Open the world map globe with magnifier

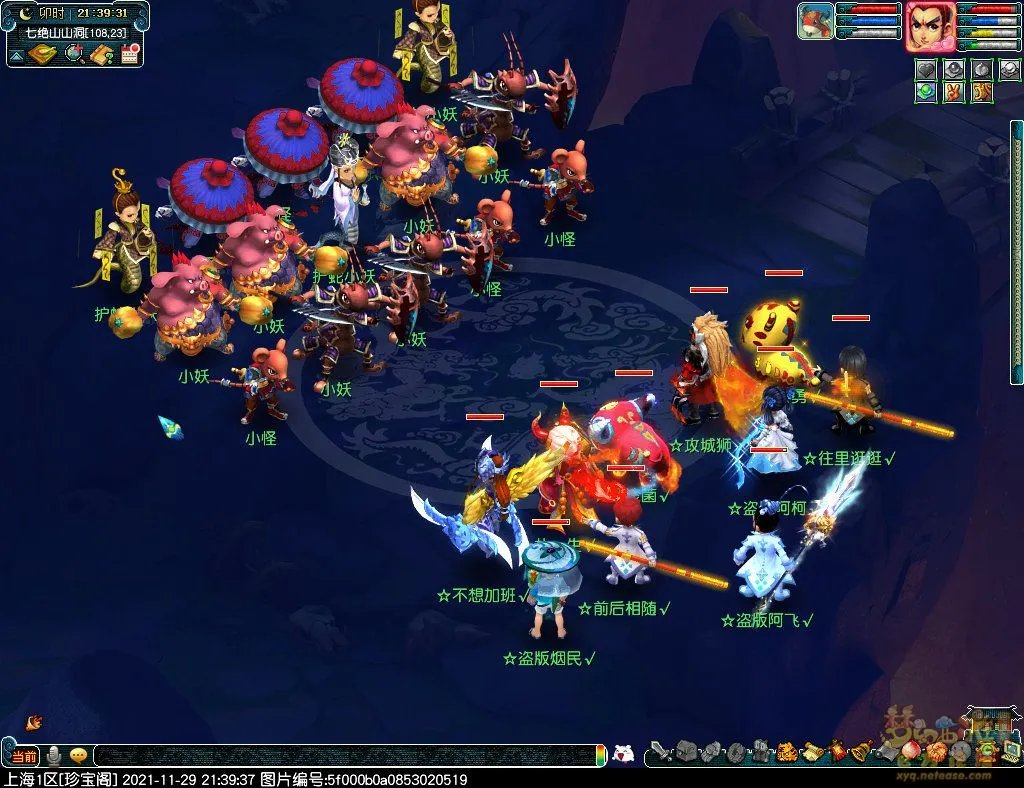(x=75, y=53)
